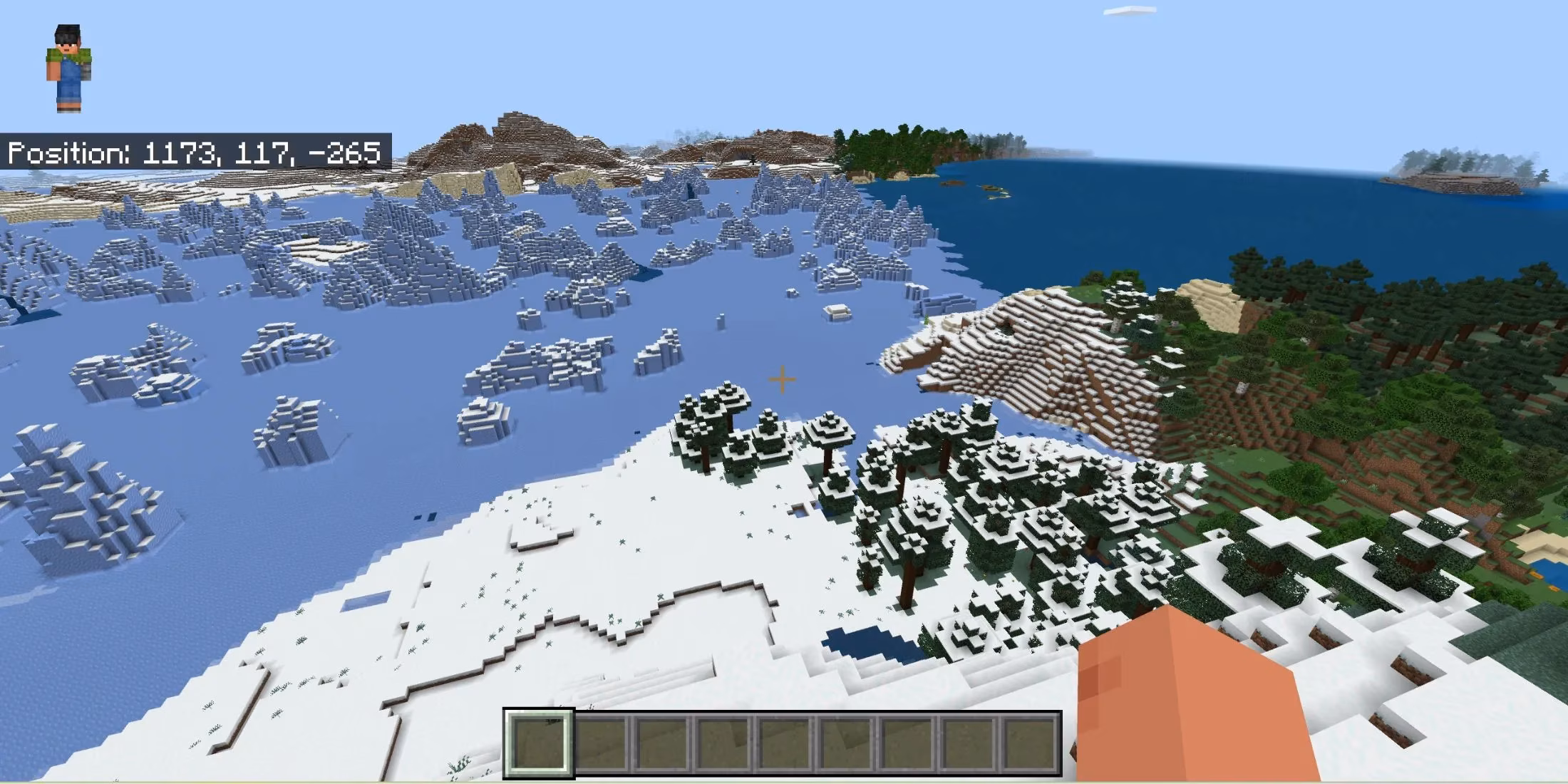The width and height of the screenshot is (1568, 784).
Task: Click the third hotbar slot
Action: (x=663, y=741)
